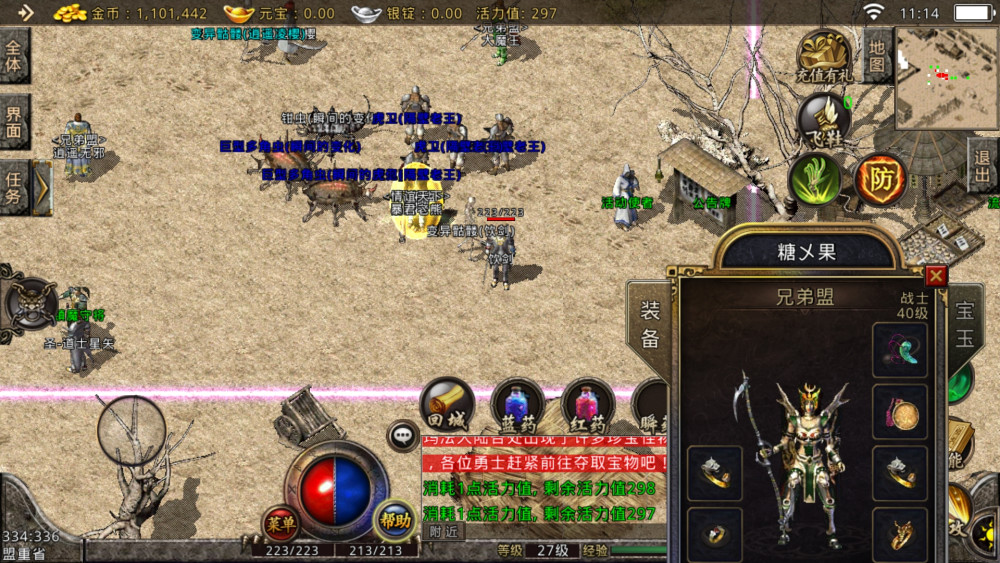
Task: Close the character equipment panel
Action: [x=936, y=276]
